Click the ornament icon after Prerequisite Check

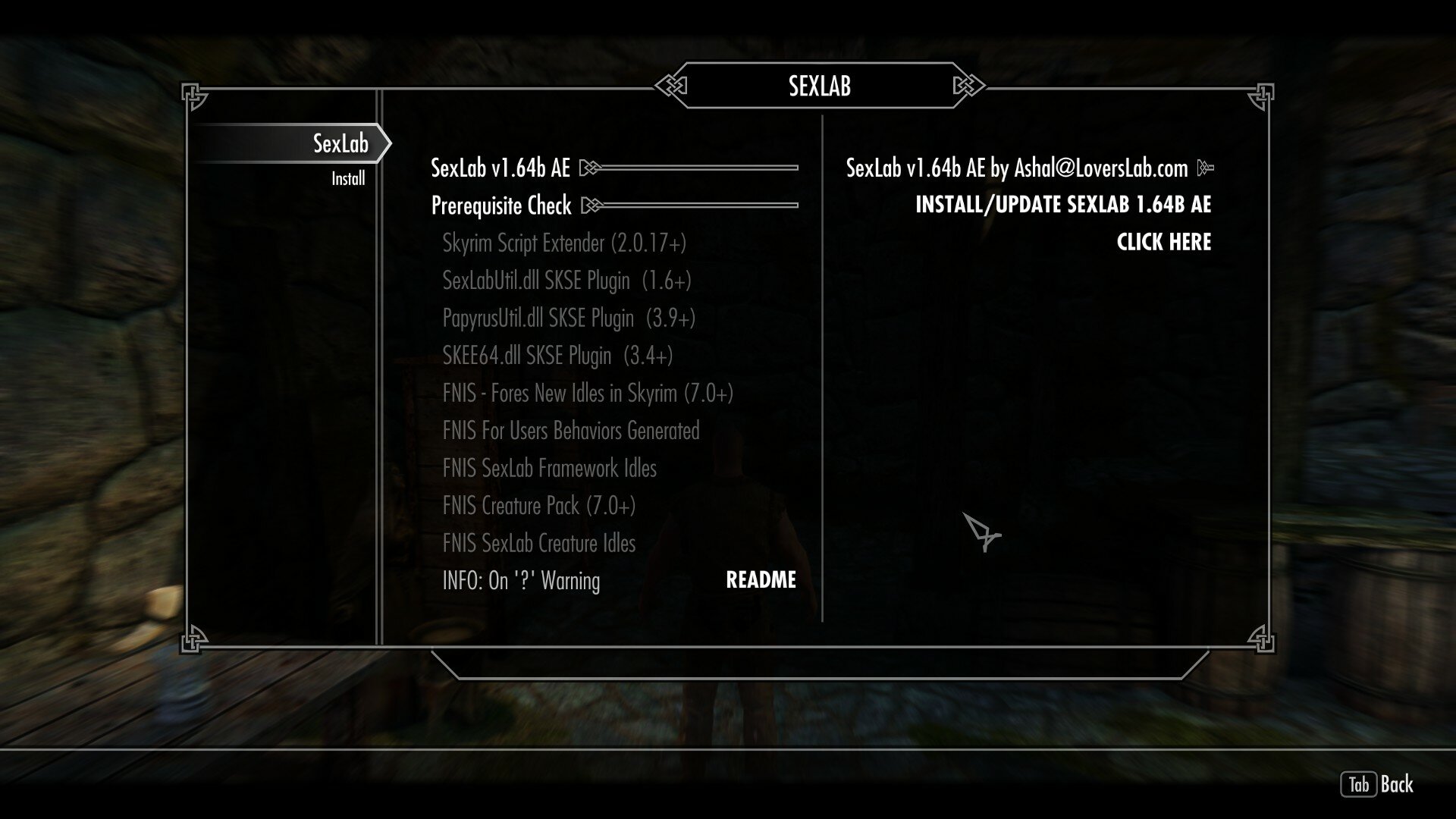point(593,206)
